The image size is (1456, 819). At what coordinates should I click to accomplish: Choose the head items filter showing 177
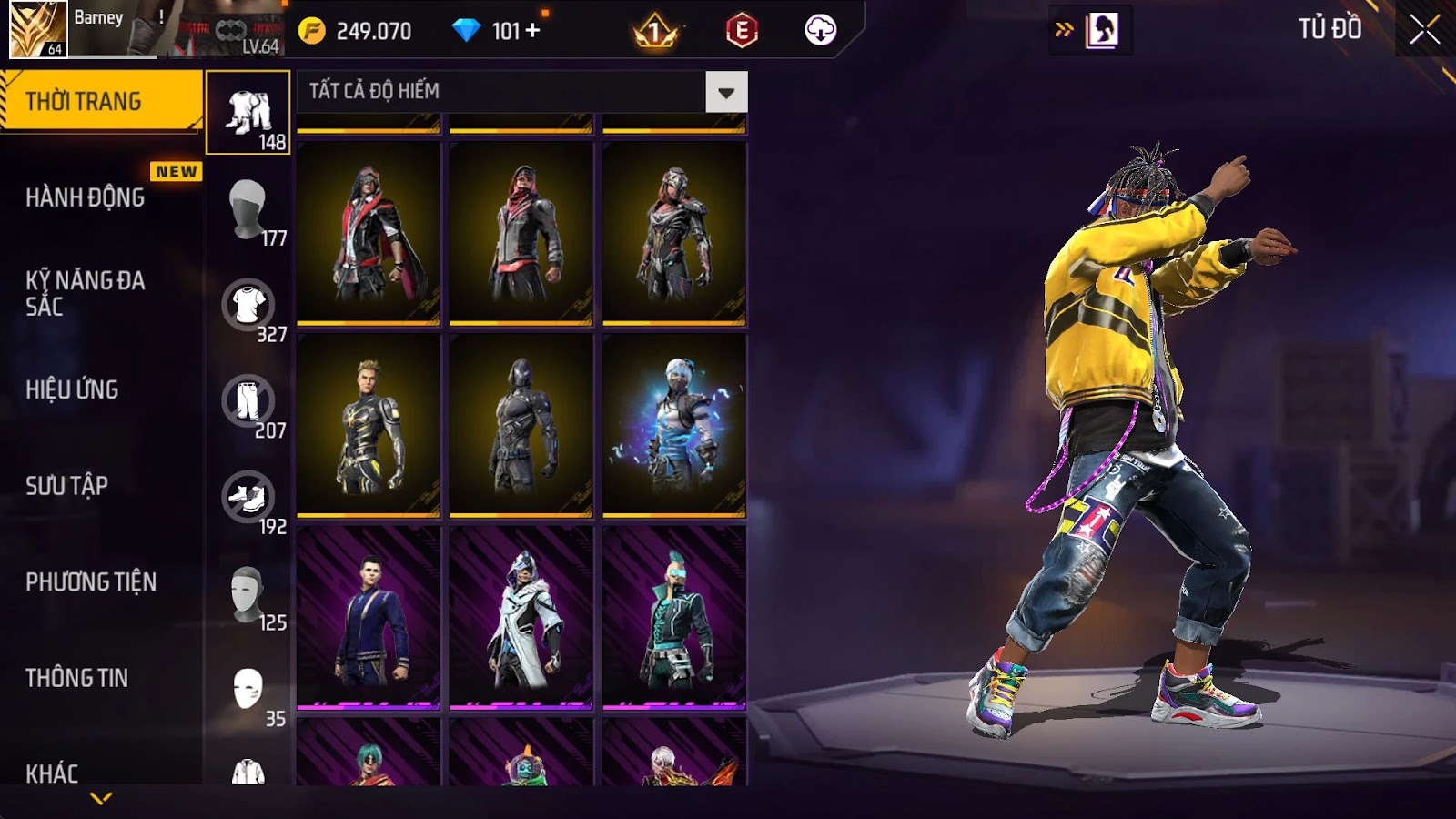tap(248, 209)
